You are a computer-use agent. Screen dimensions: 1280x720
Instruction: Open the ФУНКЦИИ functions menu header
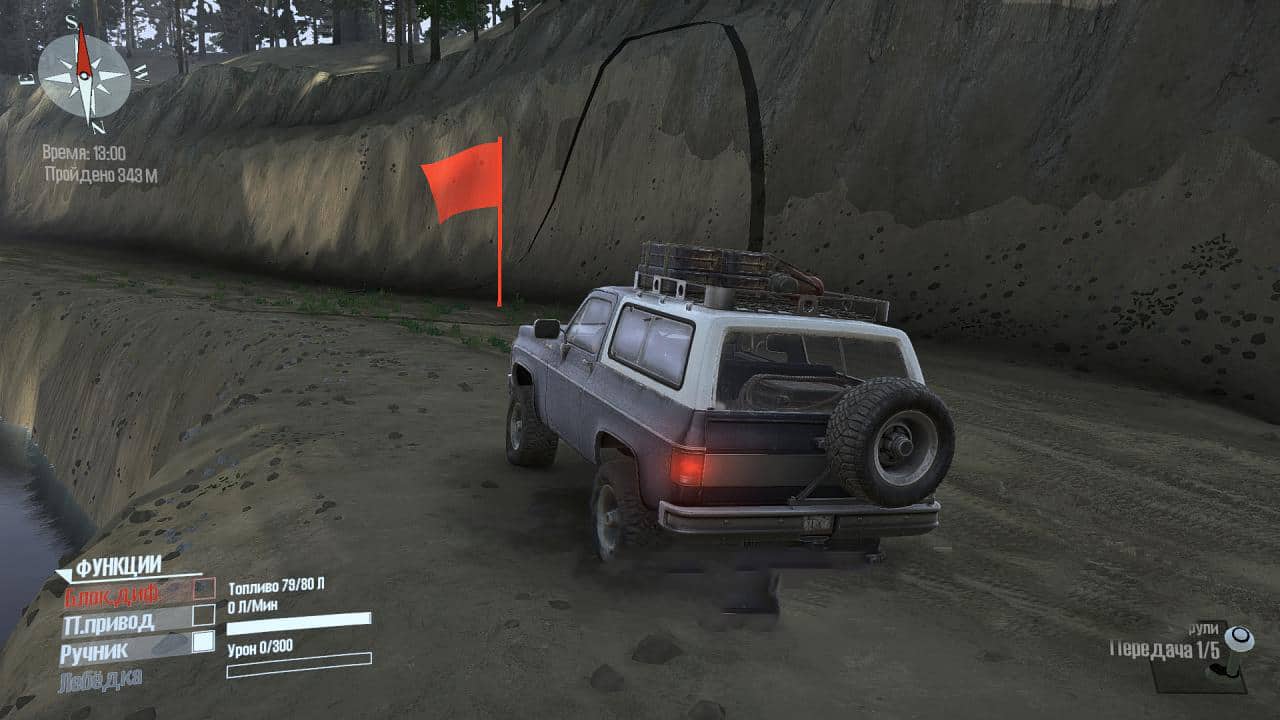[118, 567]
